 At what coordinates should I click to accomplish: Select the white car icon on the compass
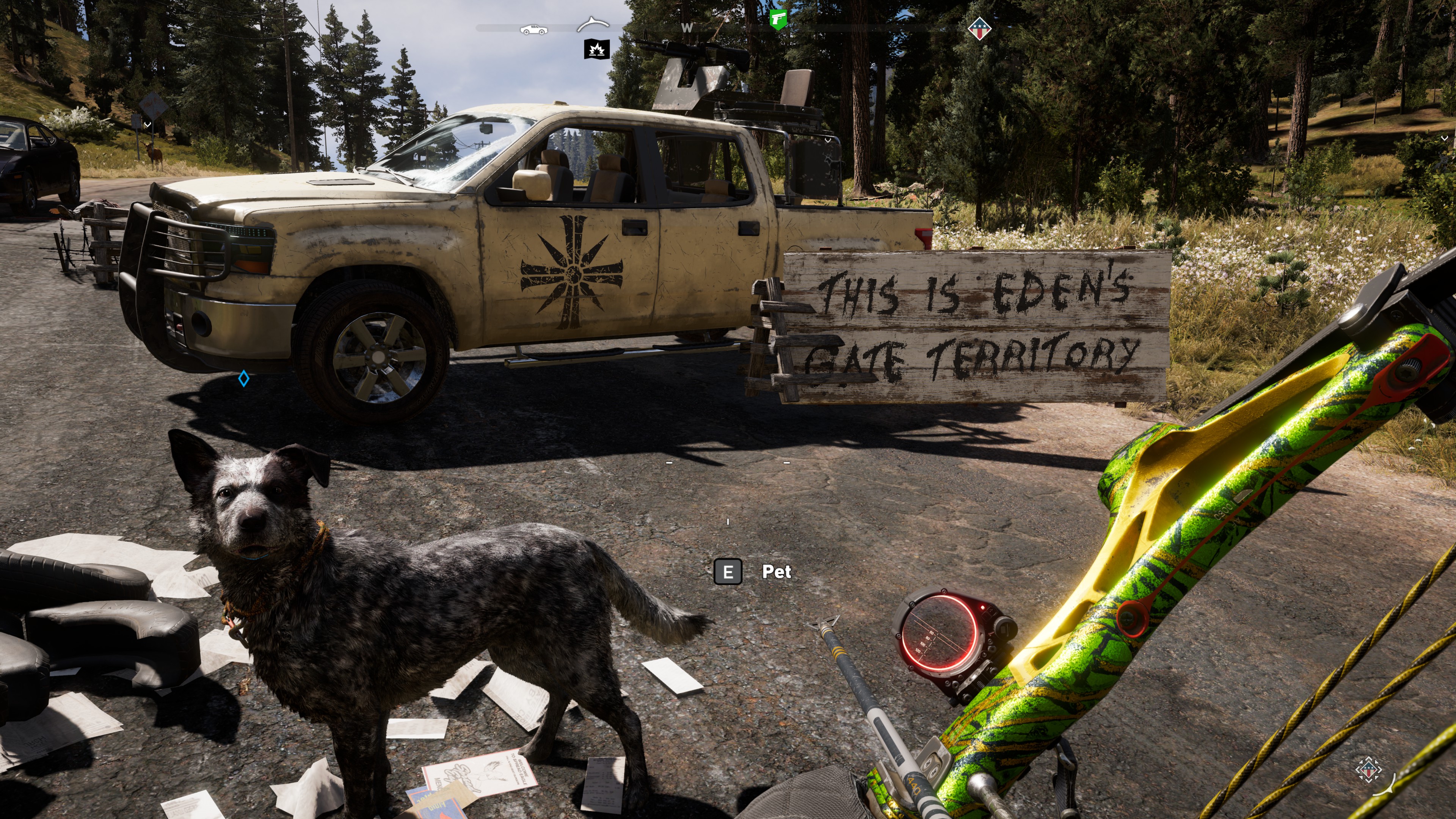[x=533, y=30]
